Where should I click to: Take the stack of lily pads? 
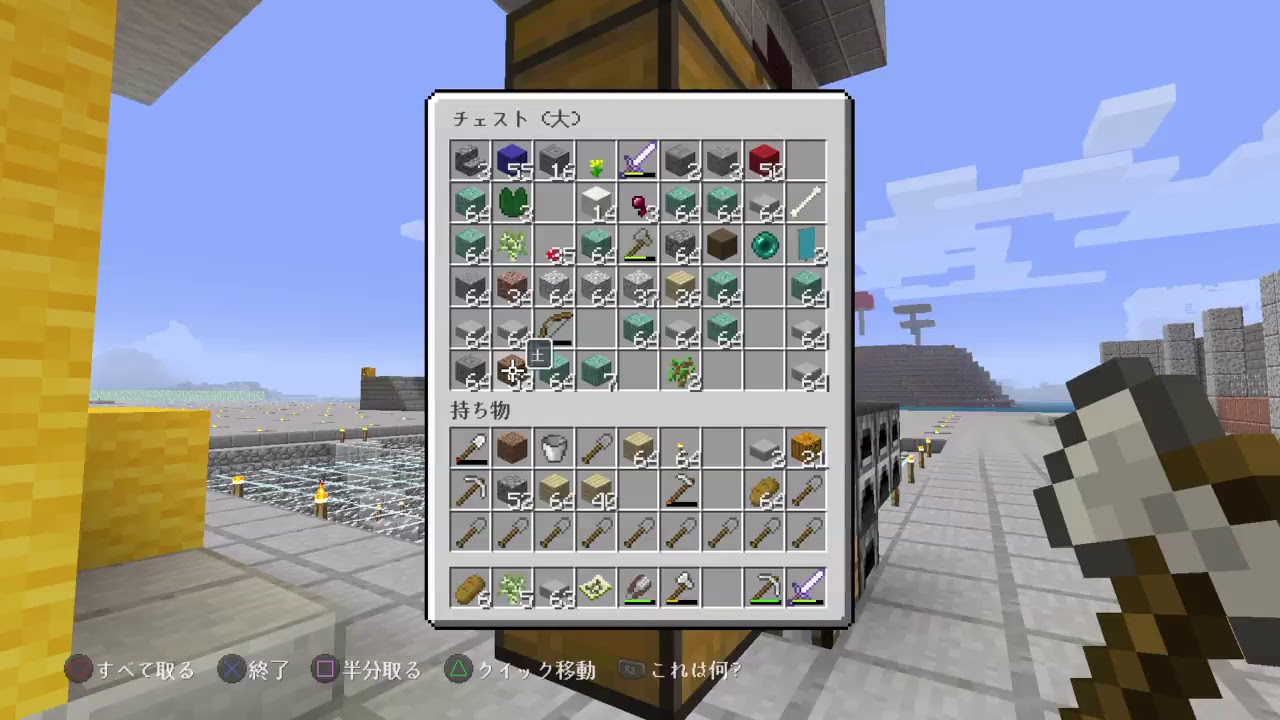[512, 202]
